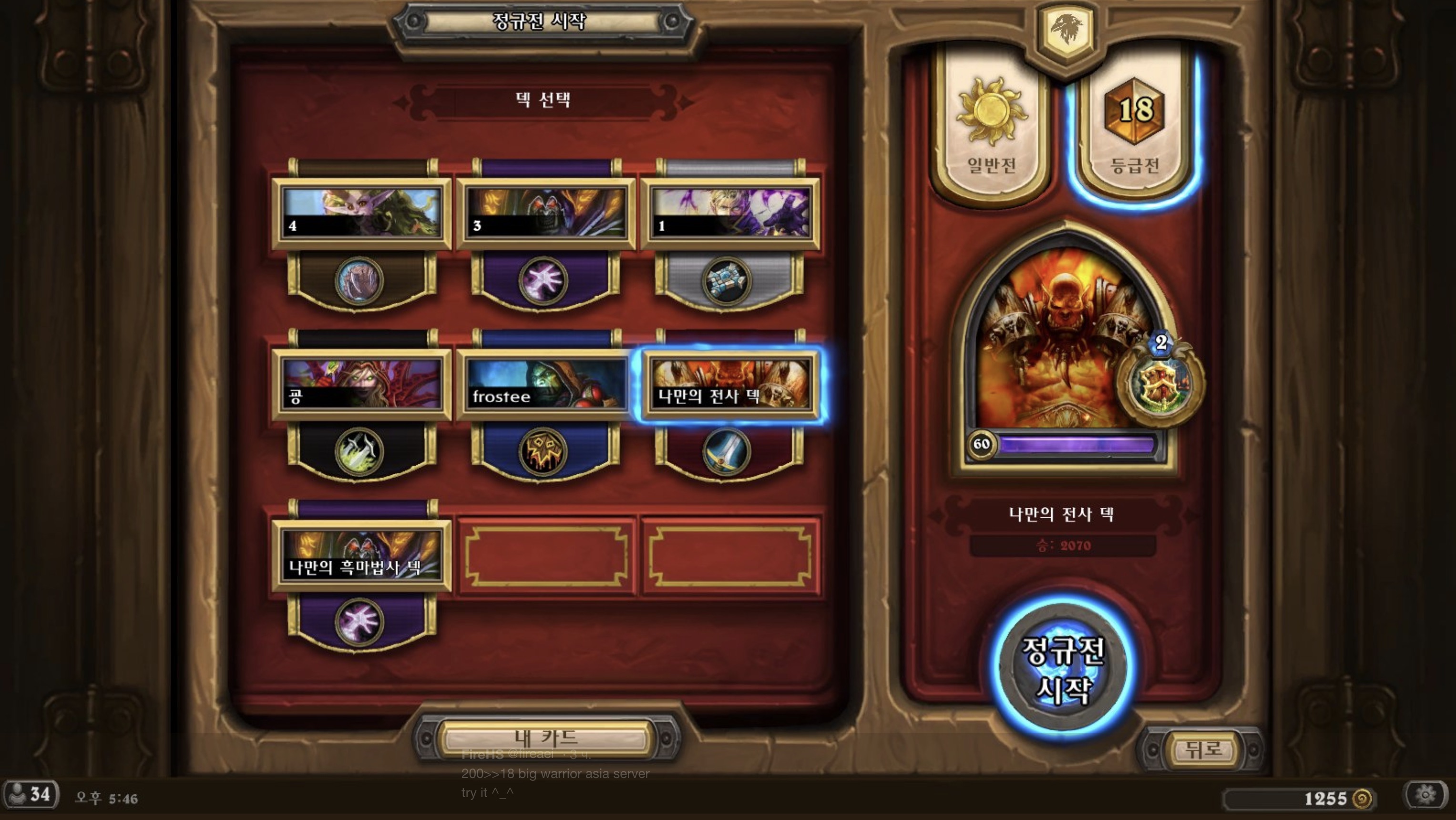This screenshot has height=820, width=1456.
Task: Go back with the 뒤로 button
Action: [1203, 750]
